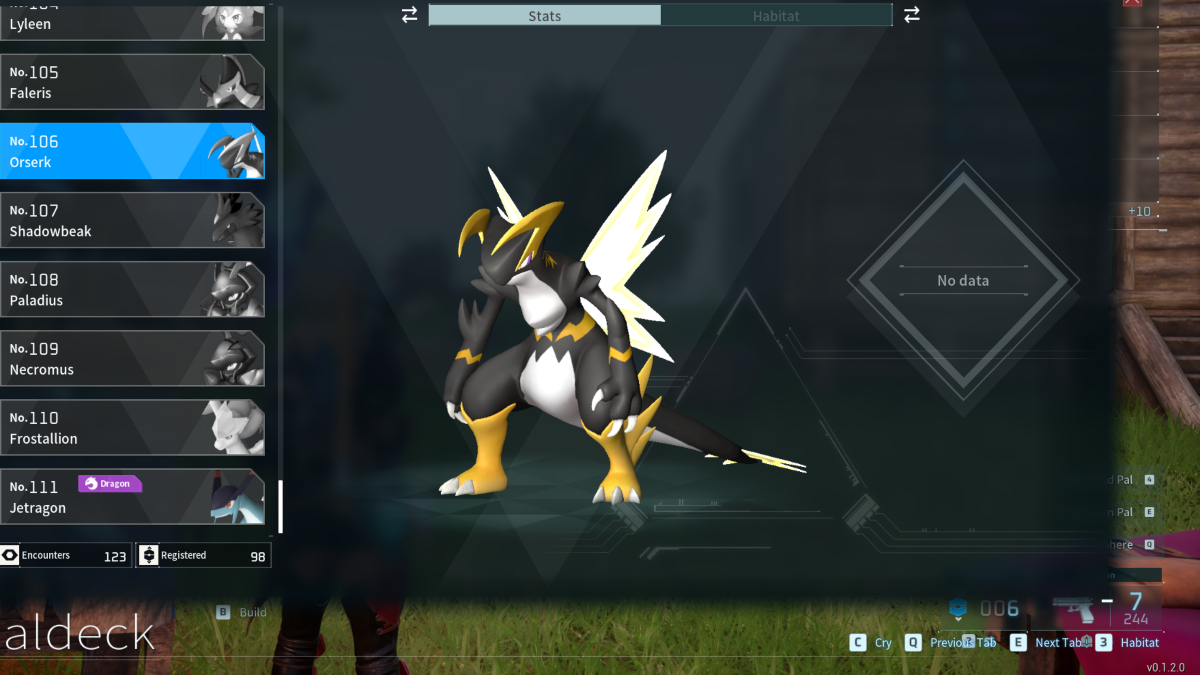Switch to the Habitat tab
The image size is (1200, 675).
(x=776, y=15)
